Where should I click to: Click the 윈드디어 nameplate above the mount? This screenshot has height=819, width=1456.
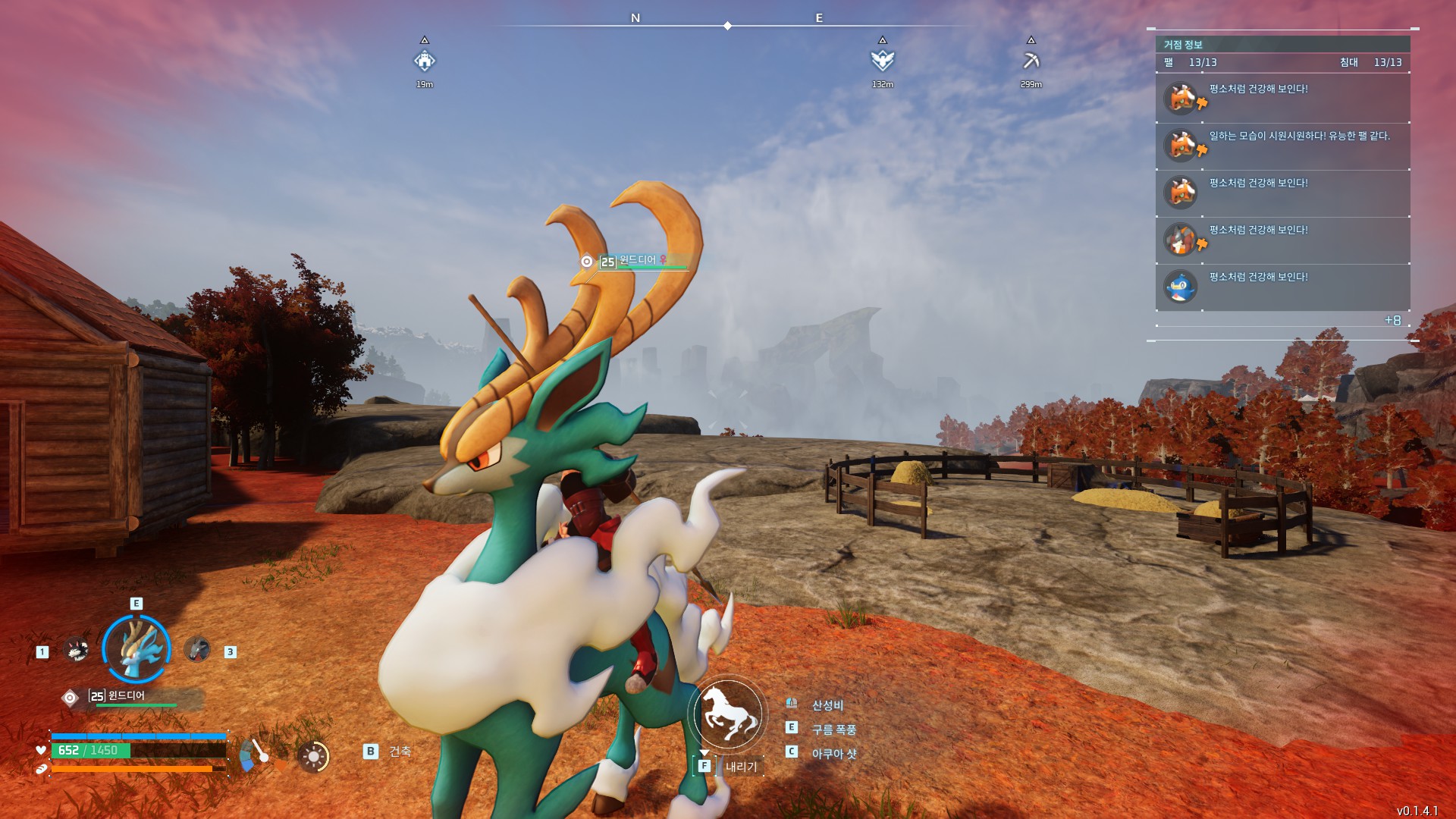637,261
